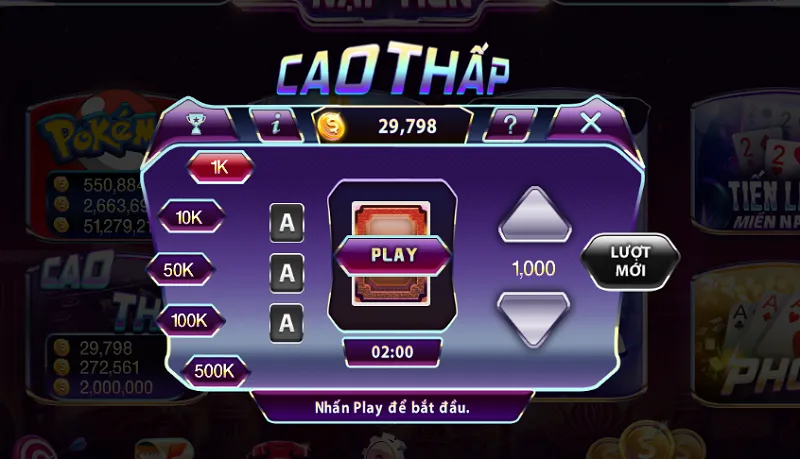Click the PLAY button
The image size is (800, 459).
click(393, 254)
